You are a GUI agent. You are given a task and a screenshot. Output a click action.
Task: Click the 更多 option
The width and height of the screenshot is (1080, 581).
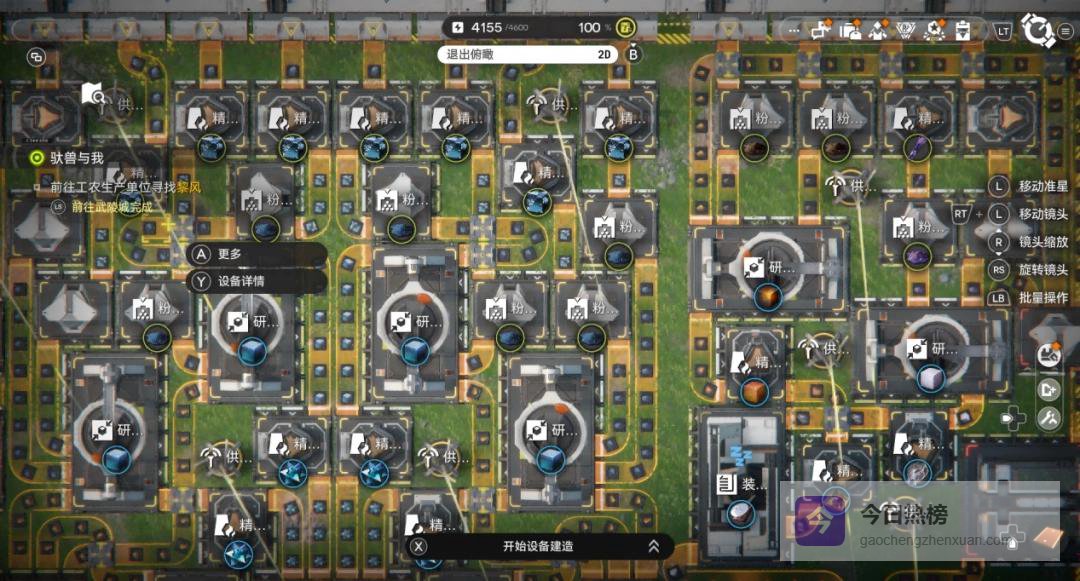[228, 255]
